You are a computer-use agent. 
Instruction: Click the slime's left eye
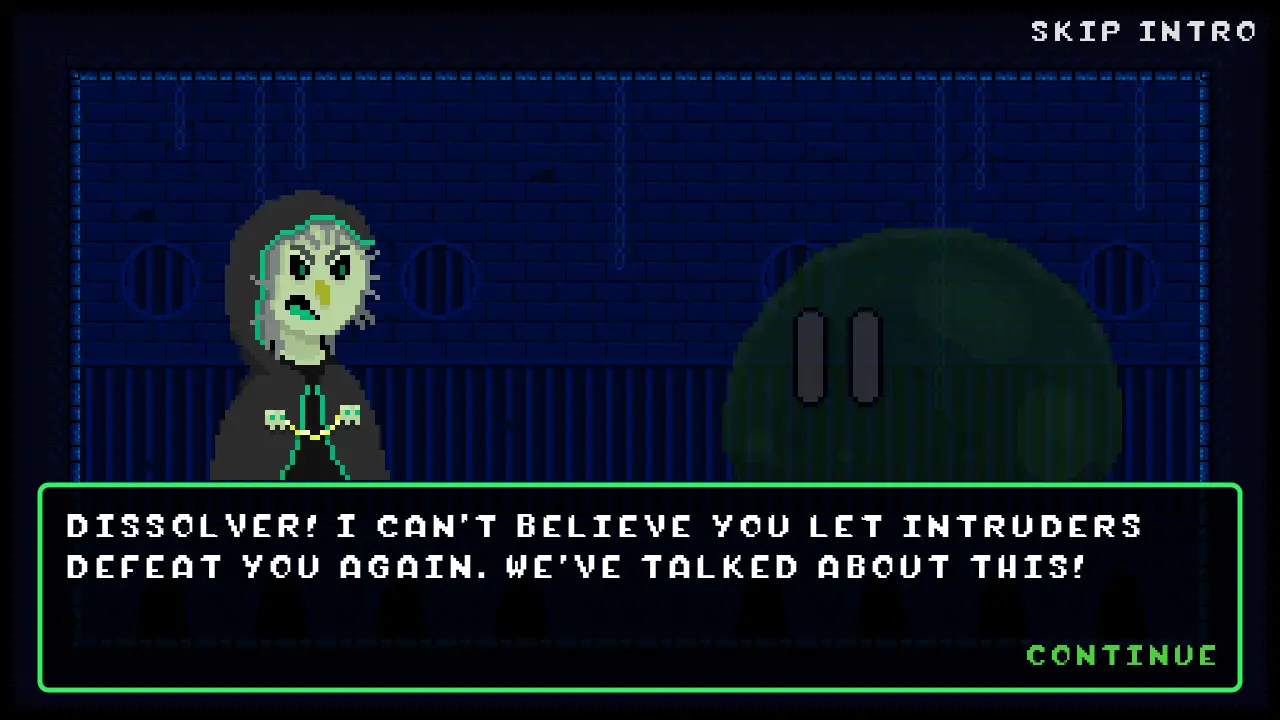click(x=810, y=355)
